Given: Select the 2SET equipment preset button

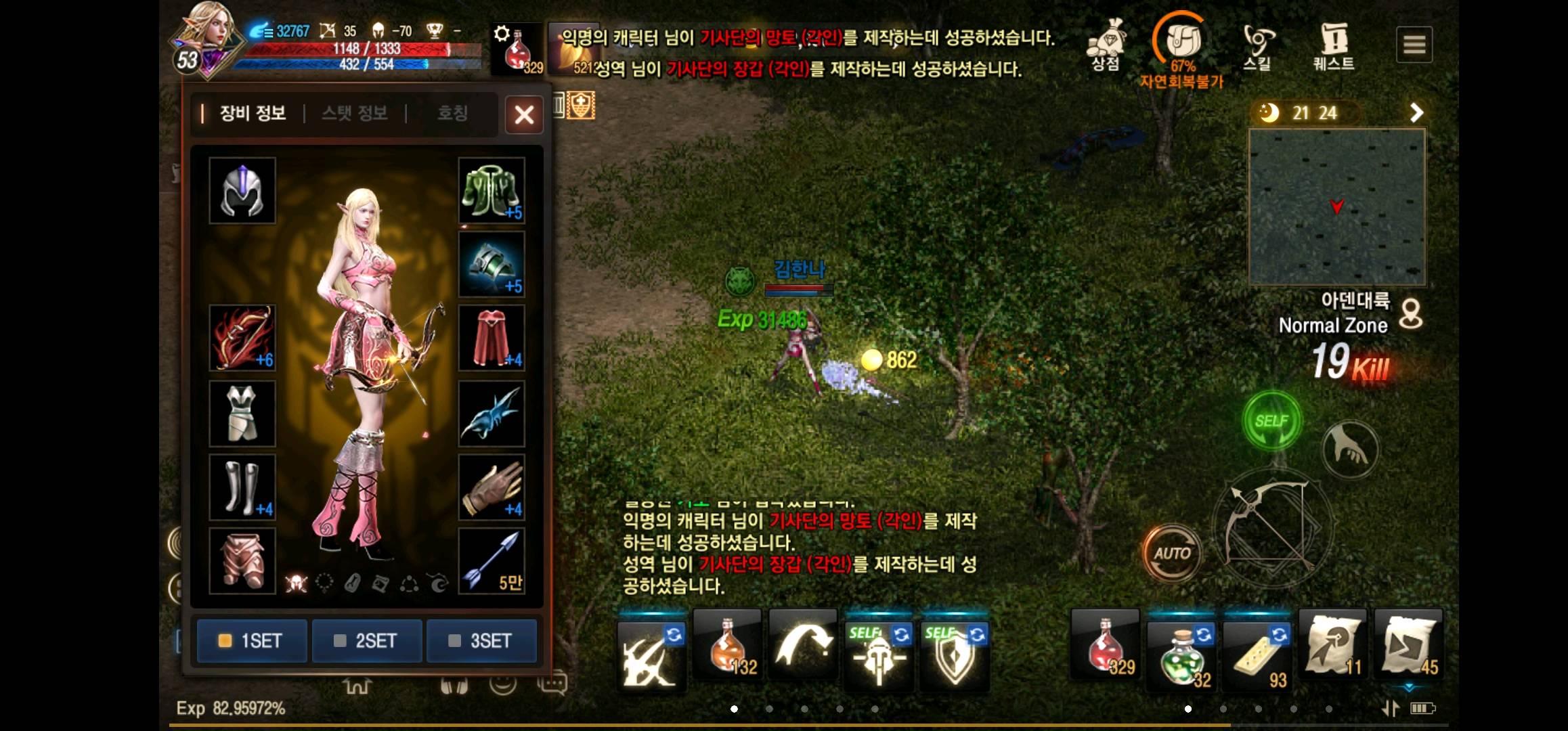Looking at the screenshot, I should point(366,640).
